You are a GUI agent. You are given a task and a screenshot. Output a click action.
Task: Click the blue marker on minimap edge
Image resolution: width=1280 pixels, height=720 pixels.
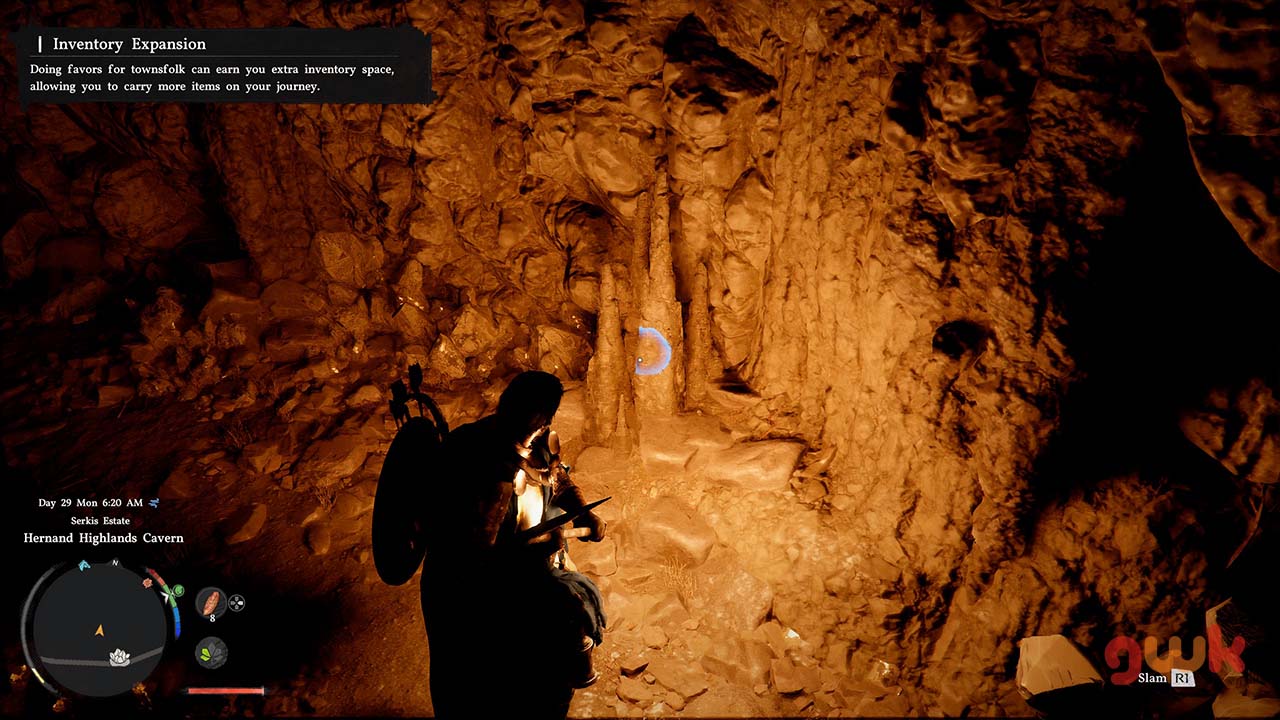pos(84,566)
